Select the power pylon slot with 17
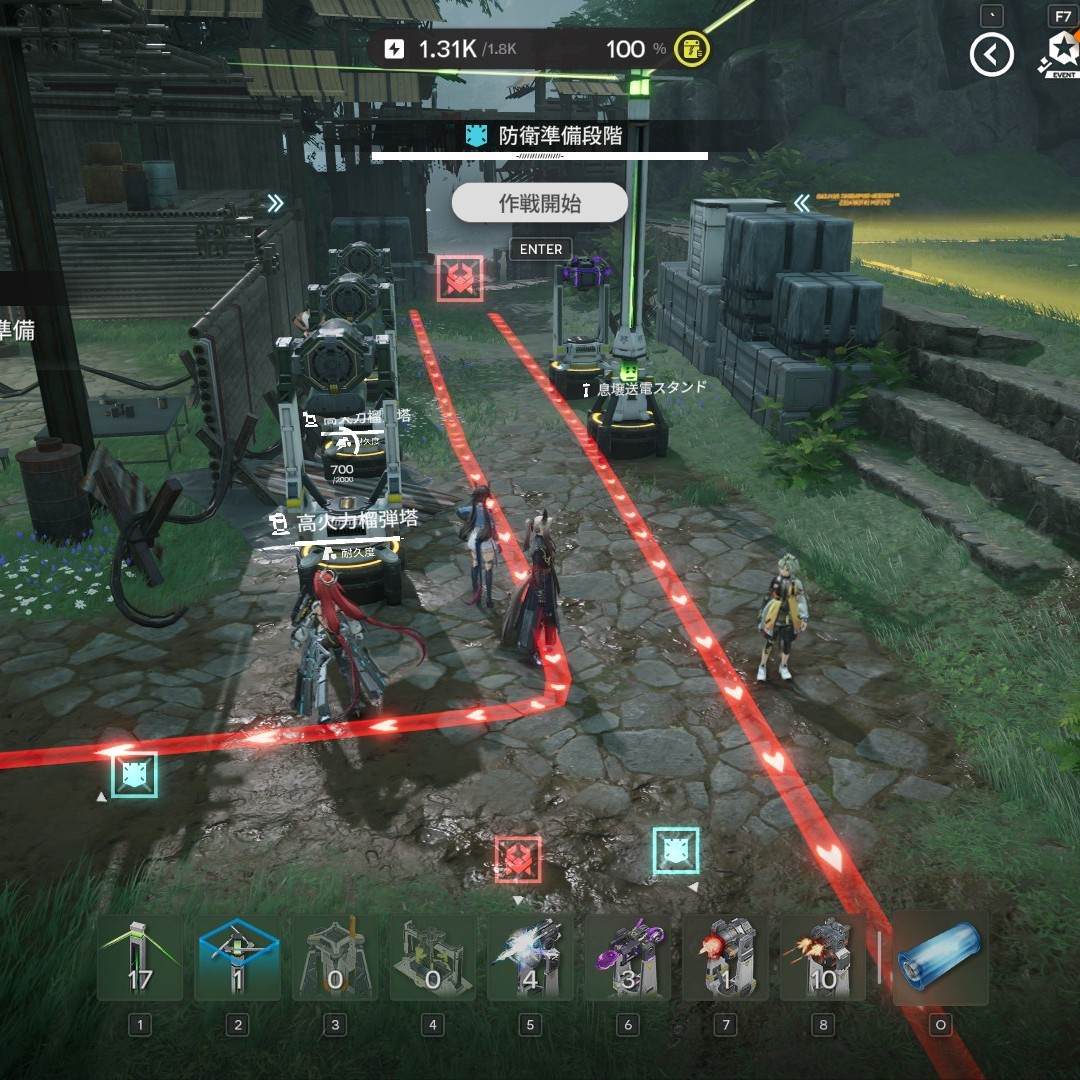Viewport: 1080px width, 1080px height. pyautogui.click(x=140, y=960)
